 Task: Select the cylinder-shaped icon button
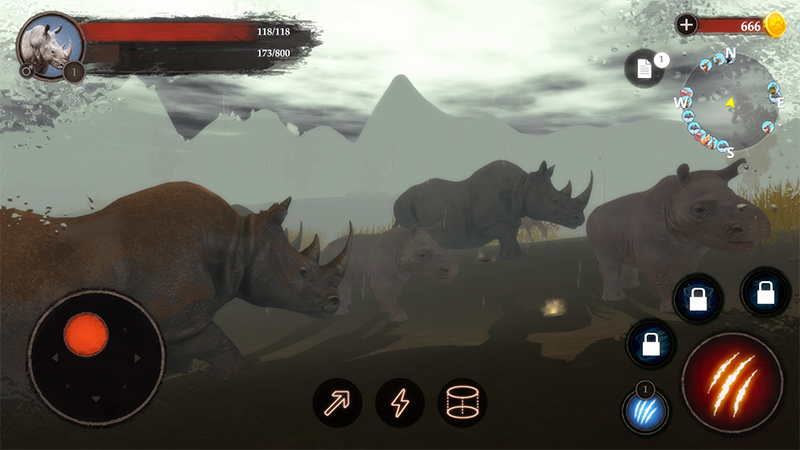pyautogui.click(x=462, y=403)
